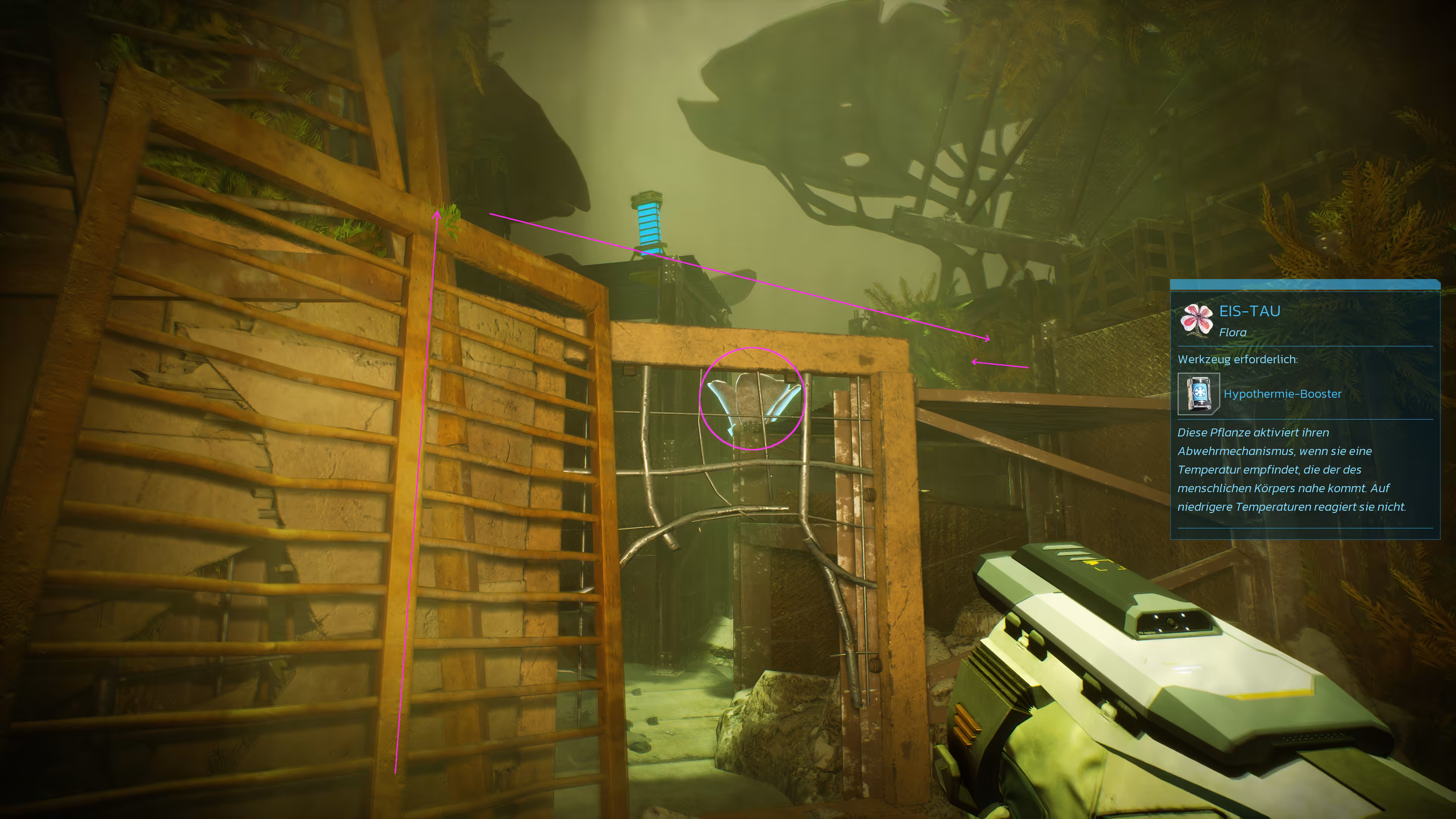Click the EIS-TAU flower icon

[1196, 319]
